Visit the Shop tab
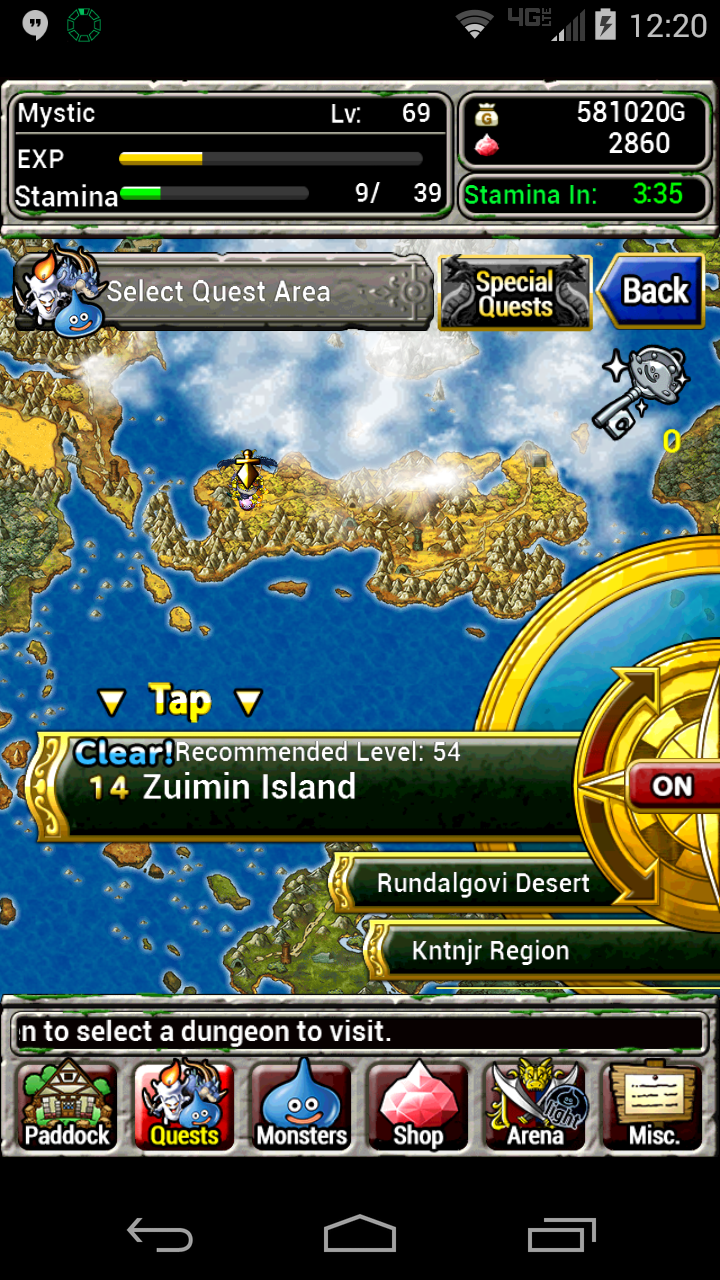Image resolution: width=720 pixels, height=1280 pixels. 418,1106
